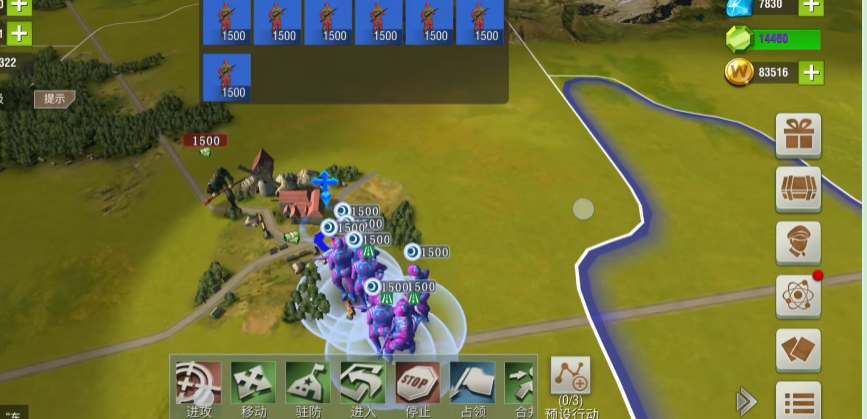The height and width of the screenshot is (419, 867).
Task: Open the list menu button
Action: click(x=798, y=402)
